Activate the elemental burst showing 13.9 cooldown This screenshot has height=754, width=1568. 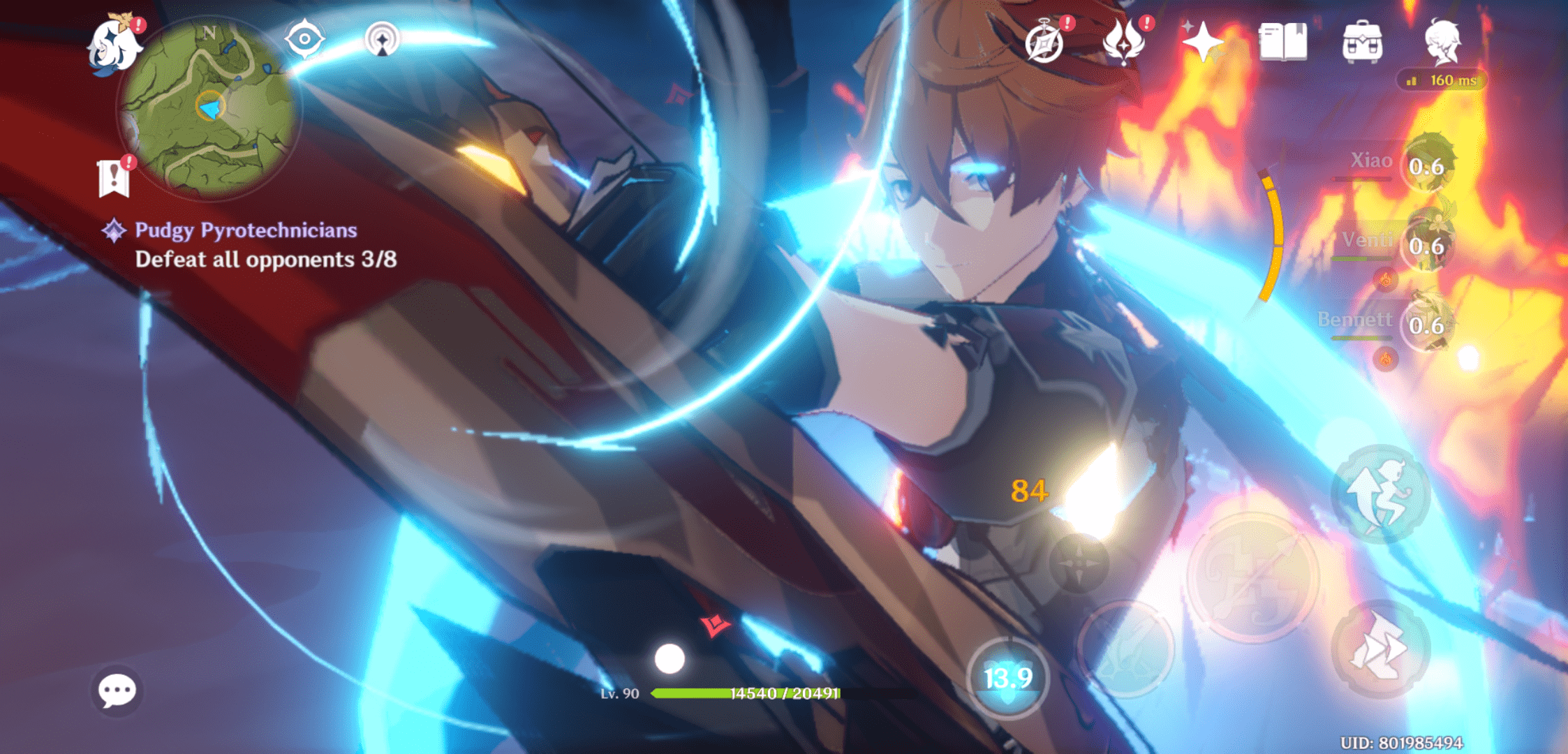1008,677
